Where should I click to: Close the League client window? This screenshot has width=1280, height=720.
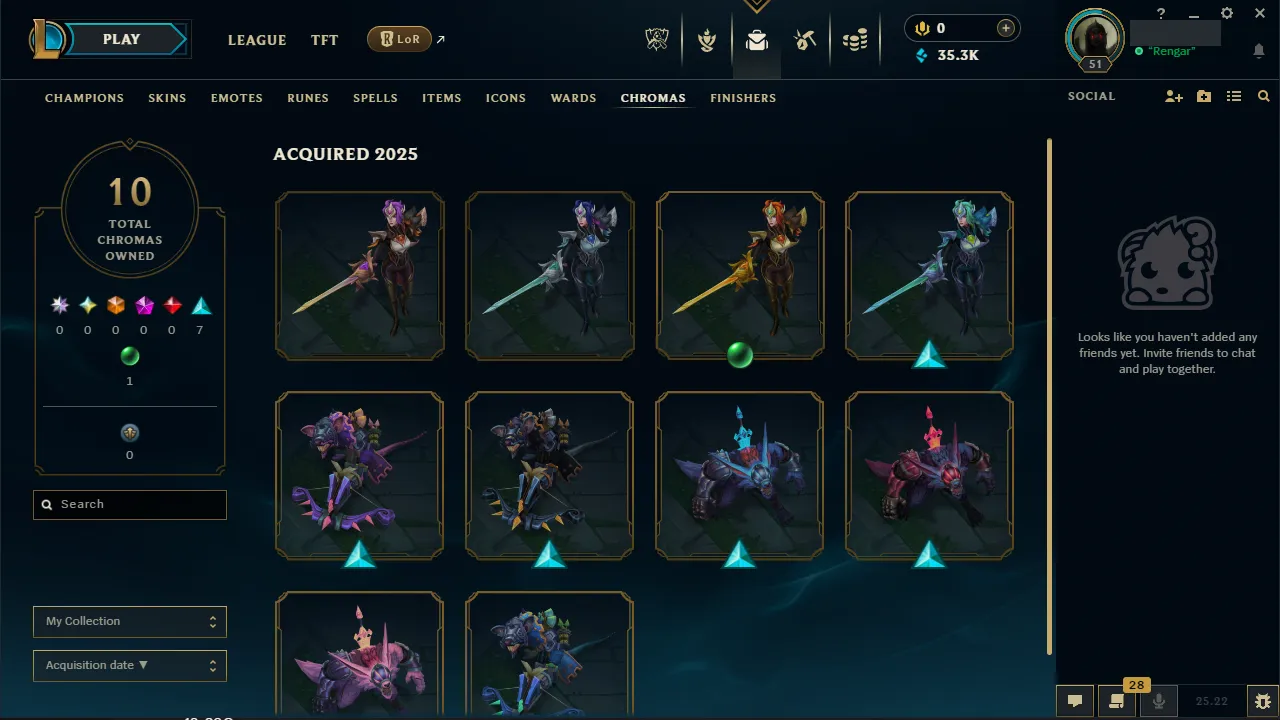(1260, 14)
